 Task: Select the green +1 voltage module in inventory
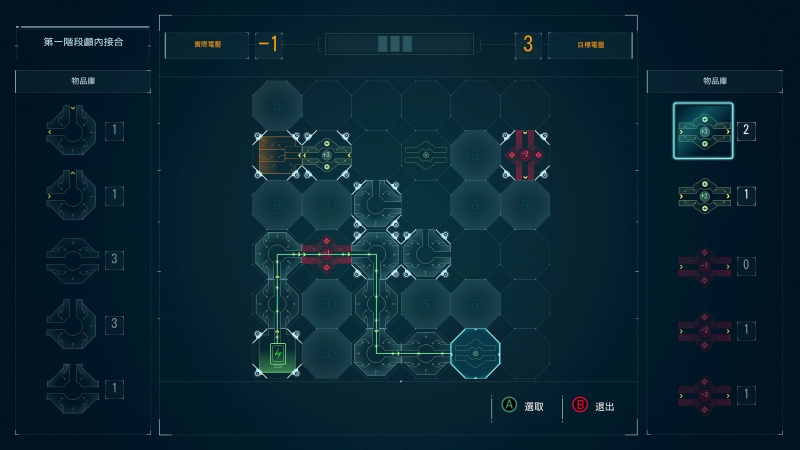coord(703,131)
